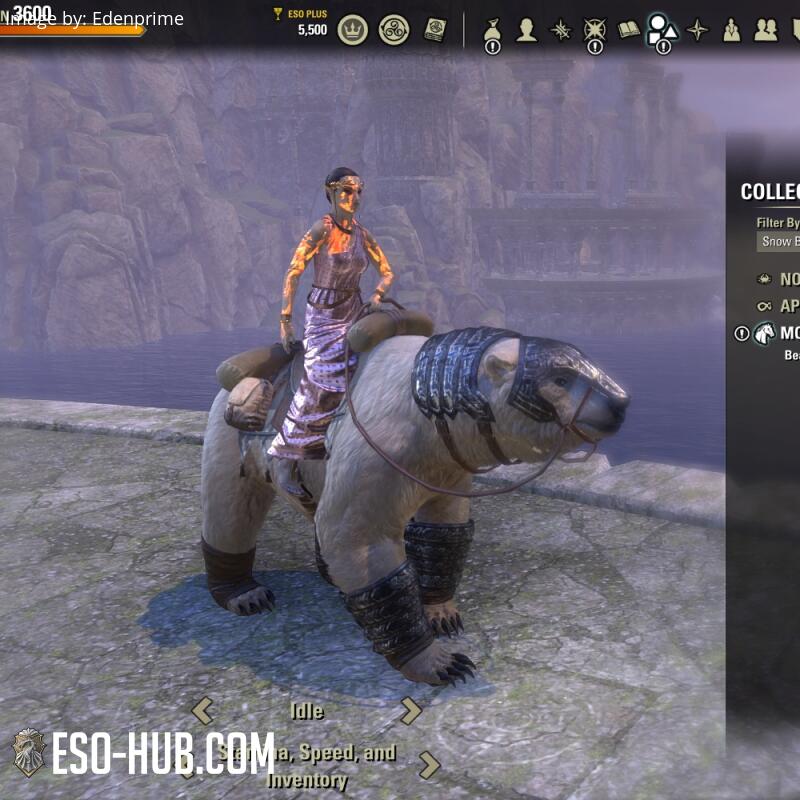The image size is (800, 800).
Task: Open the Group menu icon
Action: point(731,30)
